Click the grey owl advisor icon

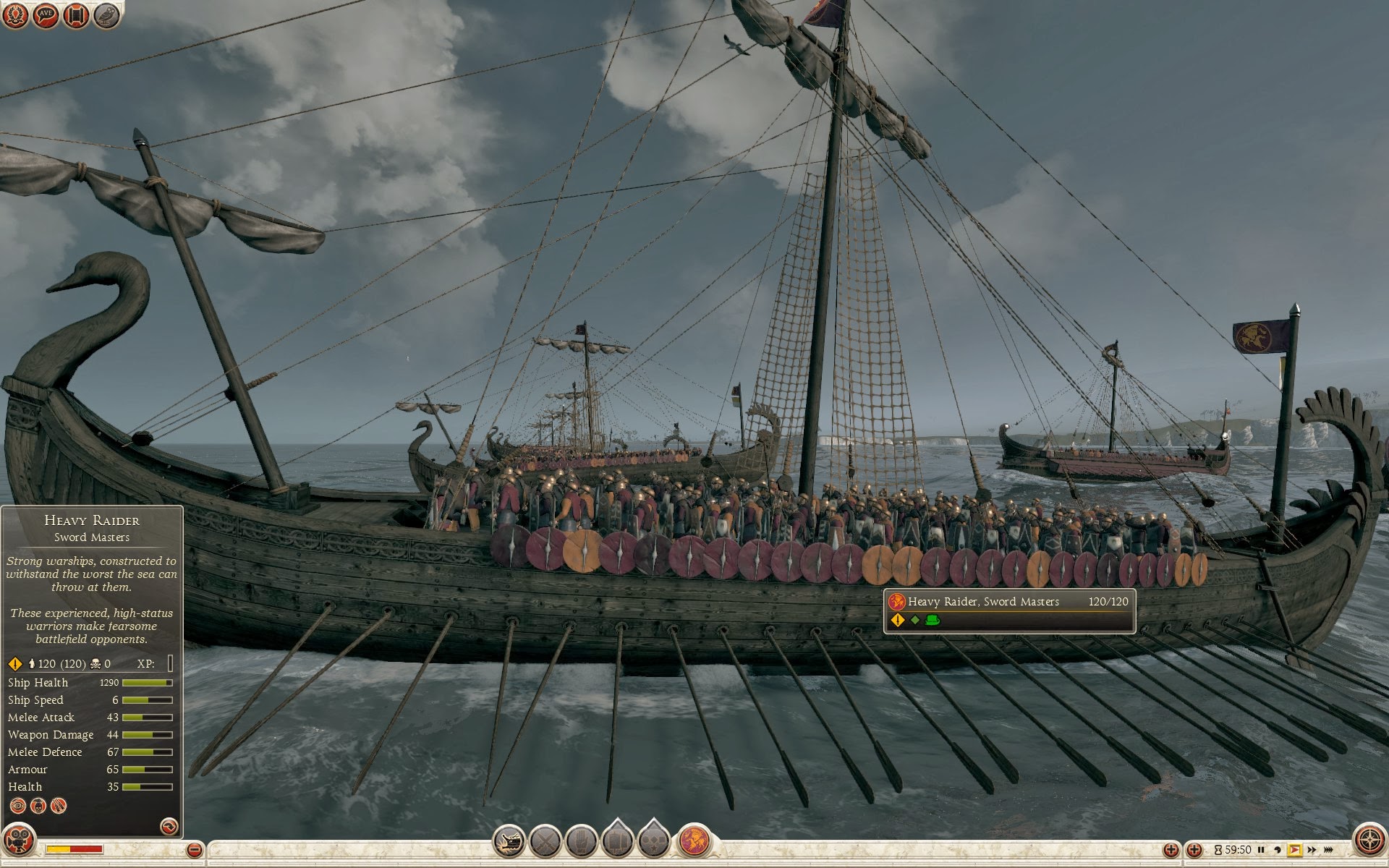coord(106,14)
